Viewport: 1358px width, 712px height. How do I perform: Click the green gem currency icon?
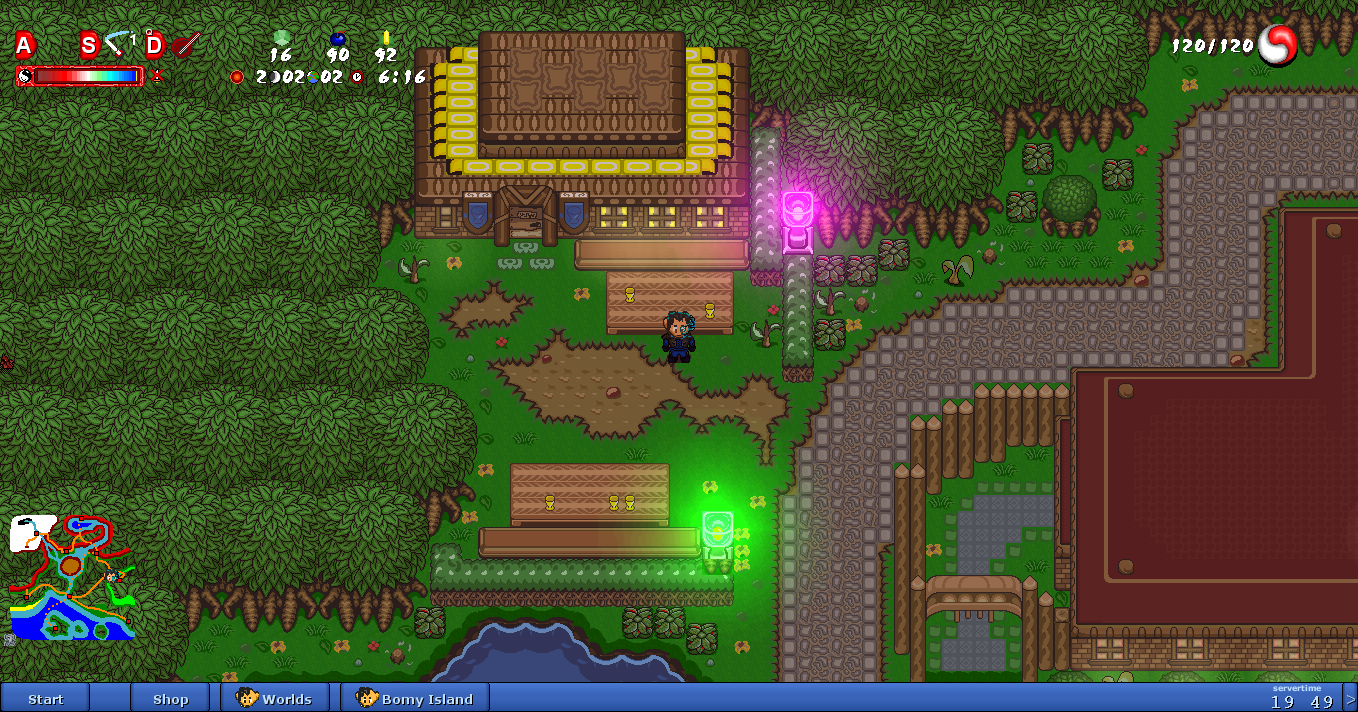[281, 38]
